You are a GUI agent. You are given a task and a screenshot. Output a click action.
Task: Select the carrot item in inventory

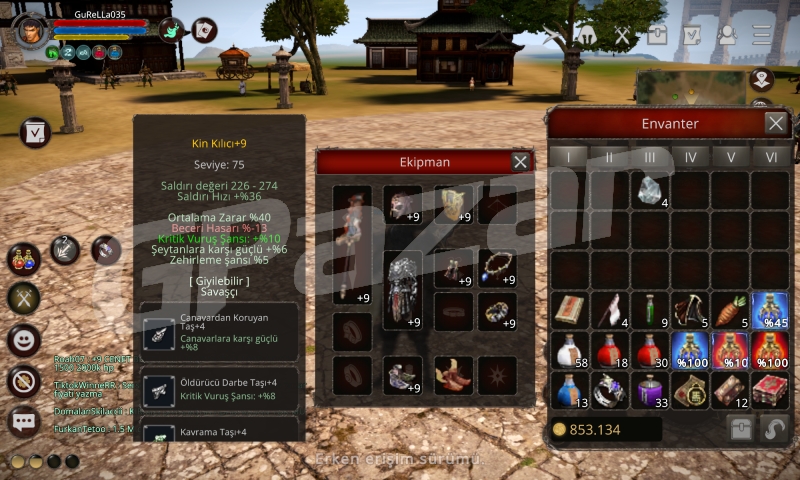[730, 310]
